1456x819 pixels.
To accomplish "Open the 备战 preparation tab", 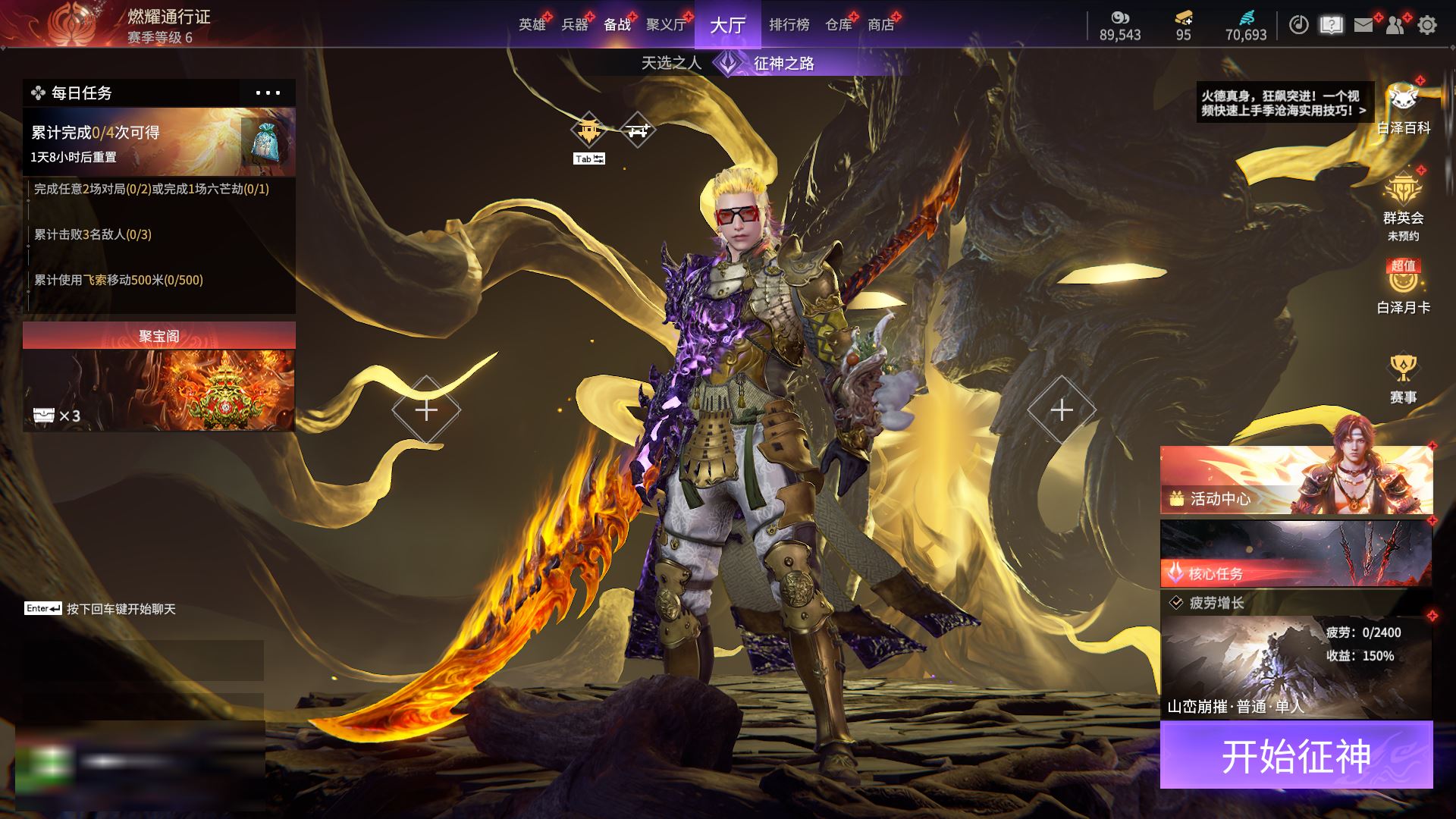I will pos(617,25).
